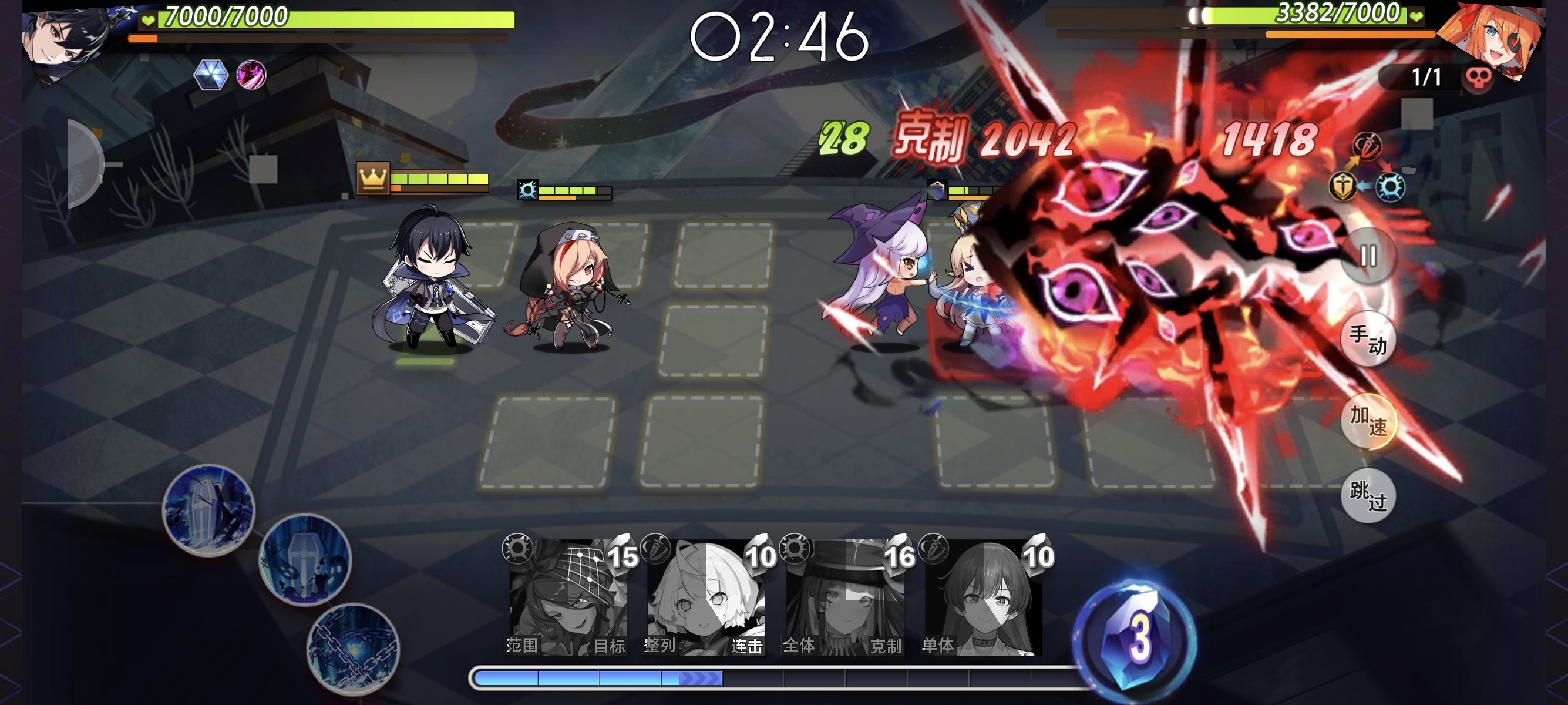Screen dimensions: 1568x705
Task: Pause the battle
Action: 1368,256
